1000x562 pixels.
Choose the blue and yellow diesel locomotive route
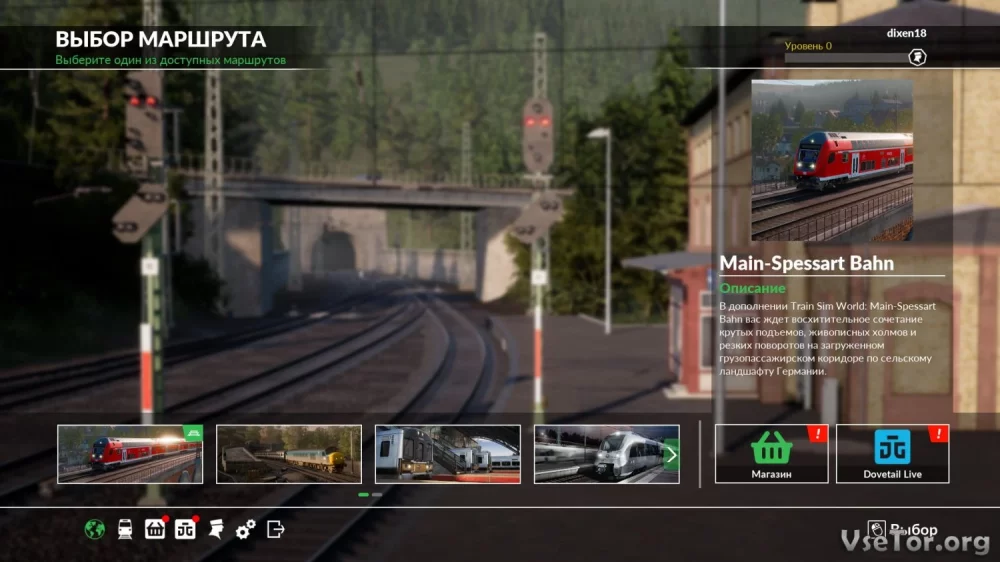point(289,455)
